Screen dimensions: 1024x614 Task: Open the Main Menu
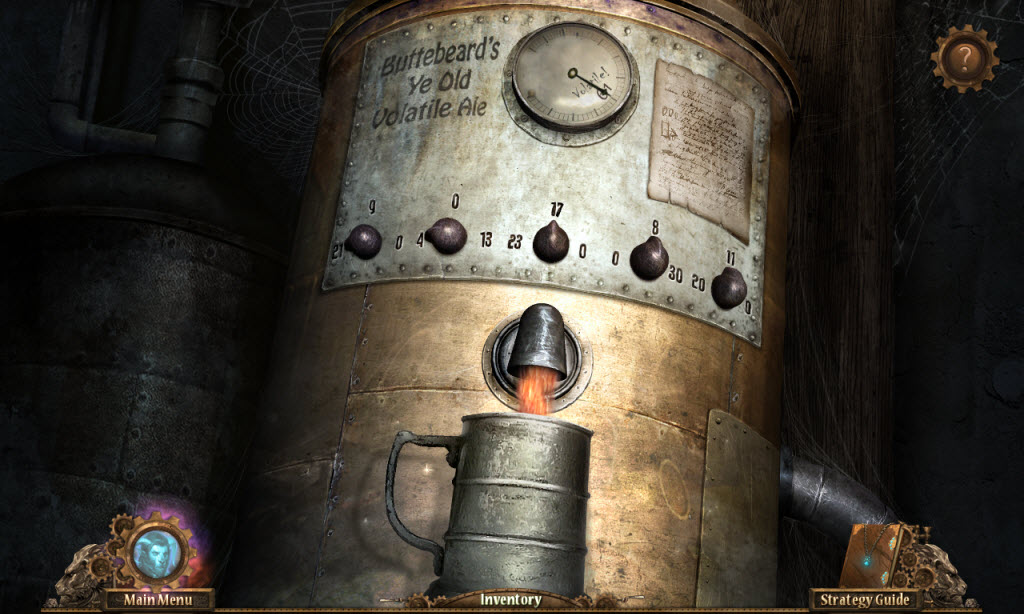tap(159, 600)
